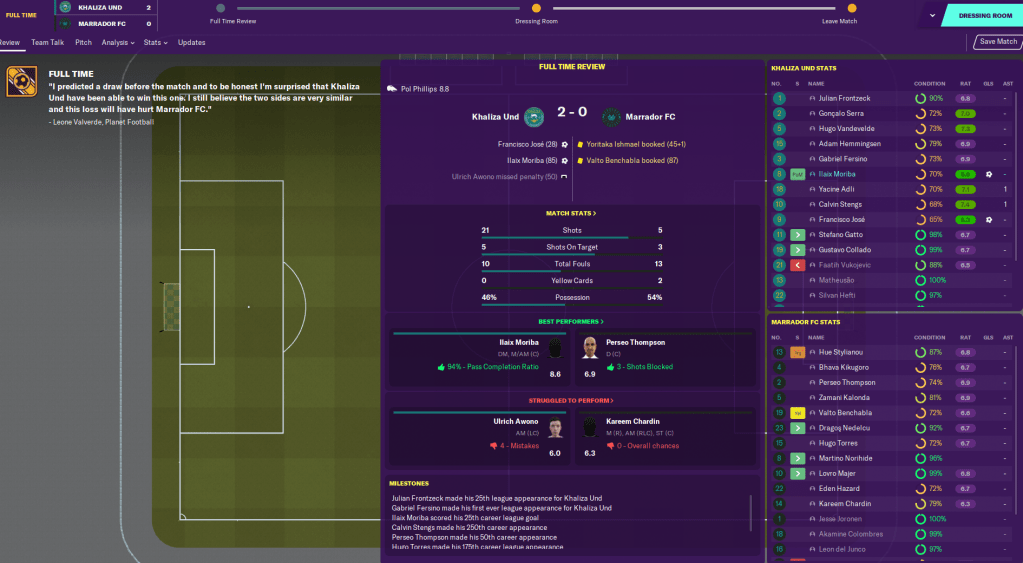Open the Match Stats section link
Image resolution: width=1023 pixels, height=563 pixels.
[571, 213]
